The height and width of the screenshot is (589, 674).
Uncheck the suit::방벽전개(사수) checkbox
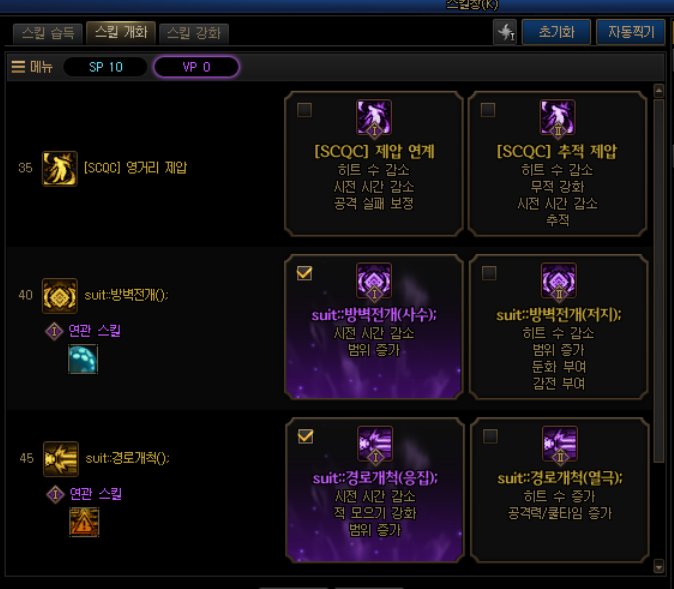coord(305,273)
